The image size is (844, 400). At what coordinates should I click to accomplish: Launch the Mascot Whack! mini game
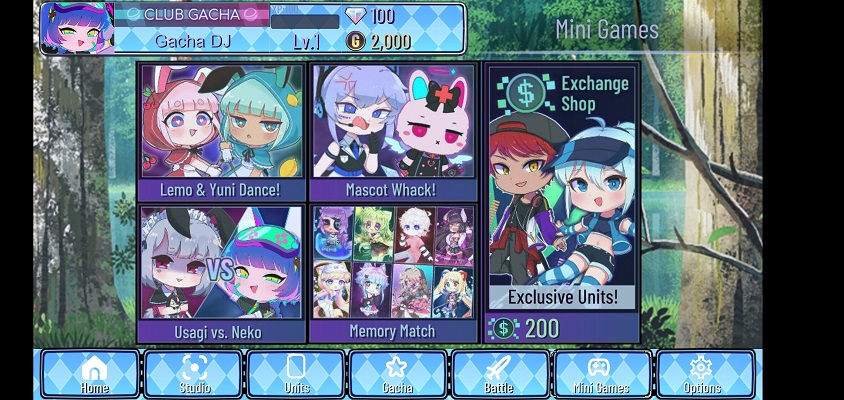(x=393, y=132)
